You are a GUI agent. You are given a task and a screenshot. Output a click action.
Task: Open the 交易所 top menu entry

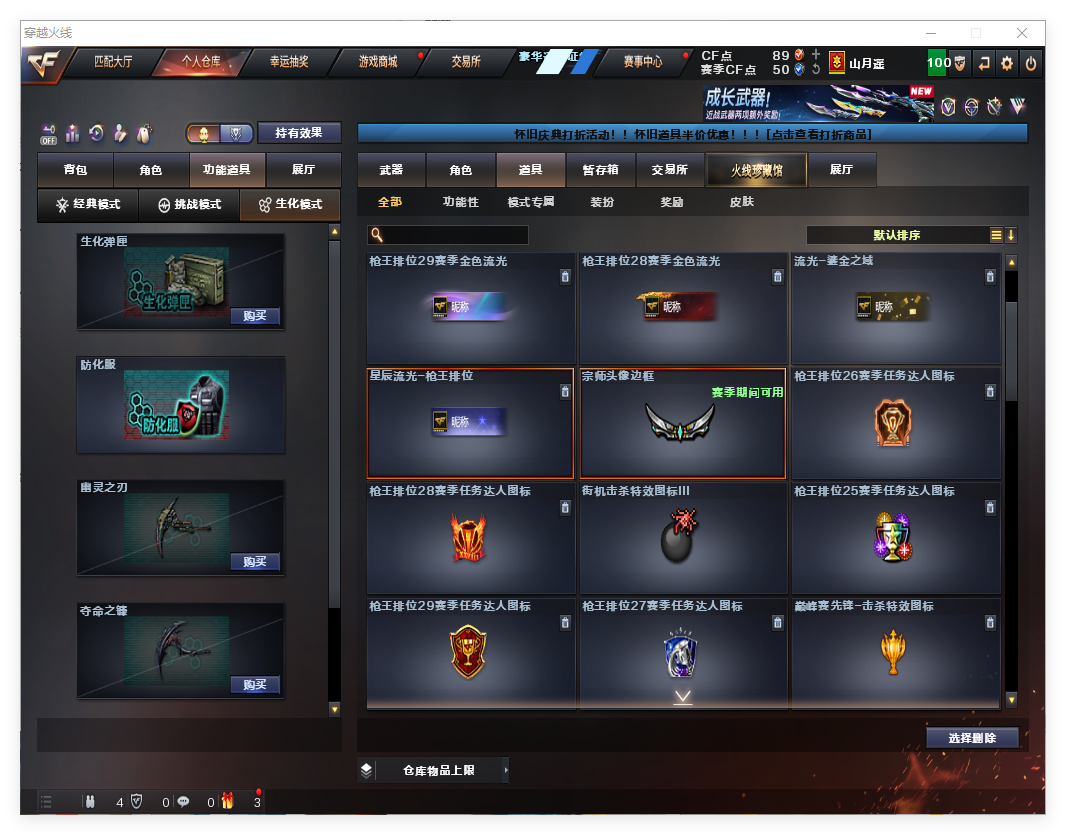[x=465, y=62]
